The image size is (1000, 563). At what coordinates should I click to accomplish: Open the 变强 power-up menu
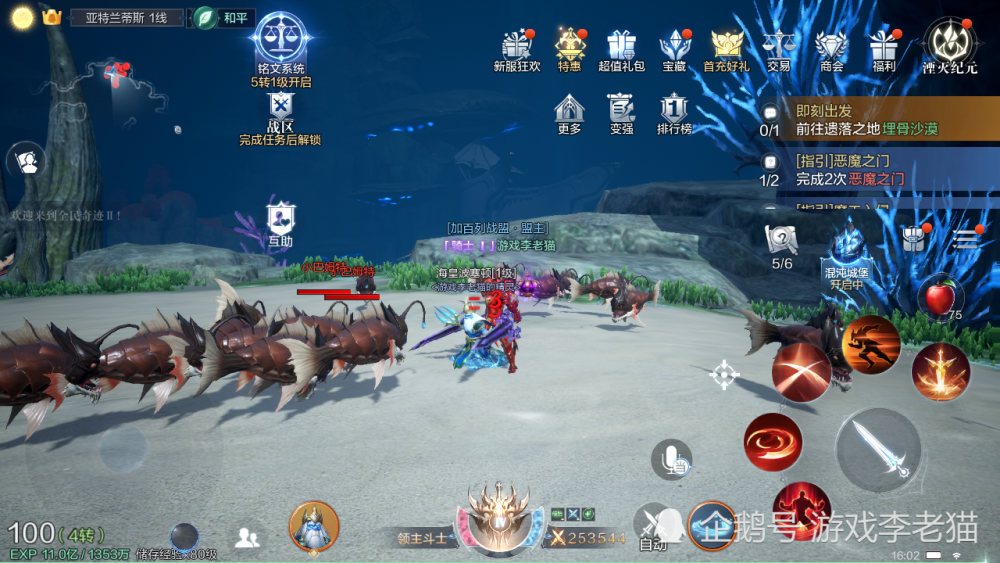coord(621,112)
